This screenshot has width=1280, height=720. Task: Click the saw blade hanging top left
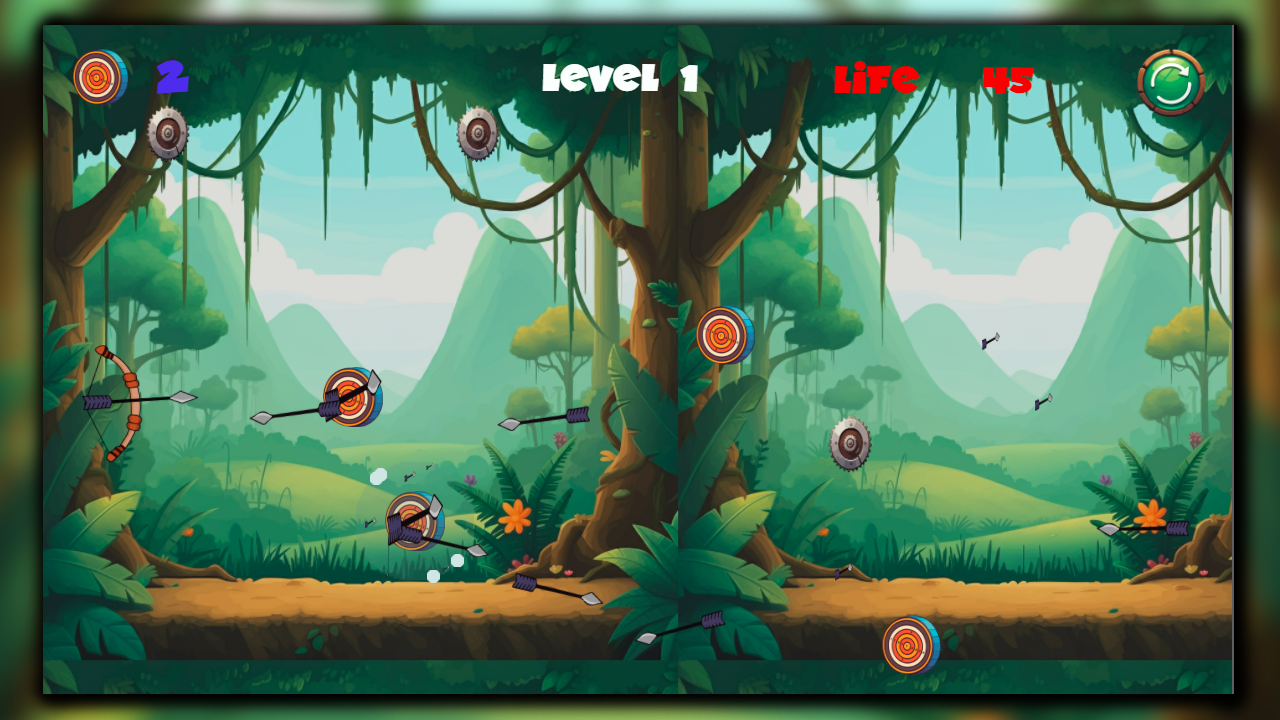(166, 135)
